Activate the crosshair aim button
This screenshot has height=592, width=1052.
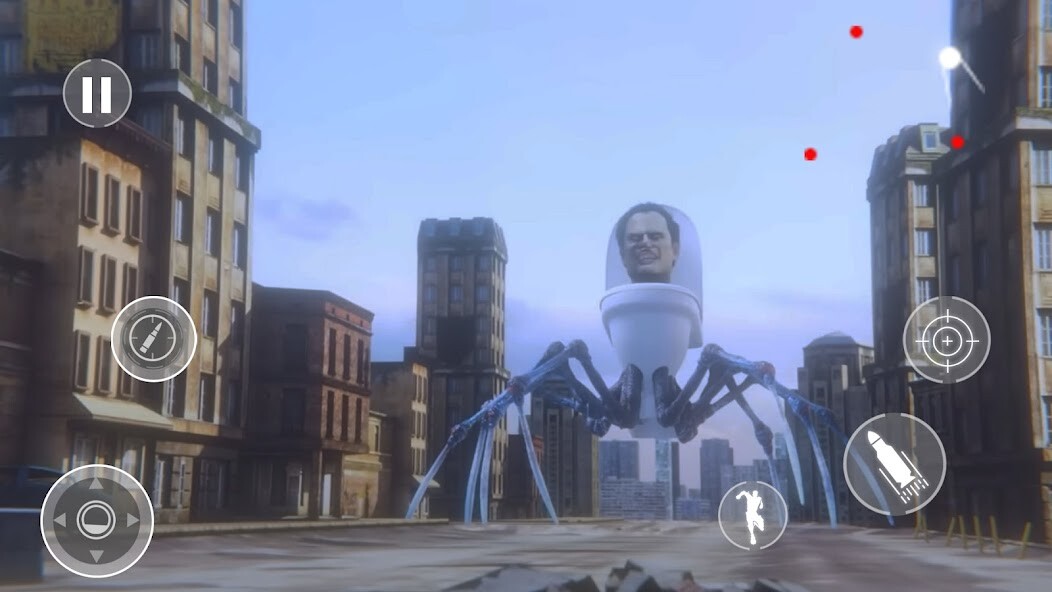pyautogui.click(x=946, y=340)
